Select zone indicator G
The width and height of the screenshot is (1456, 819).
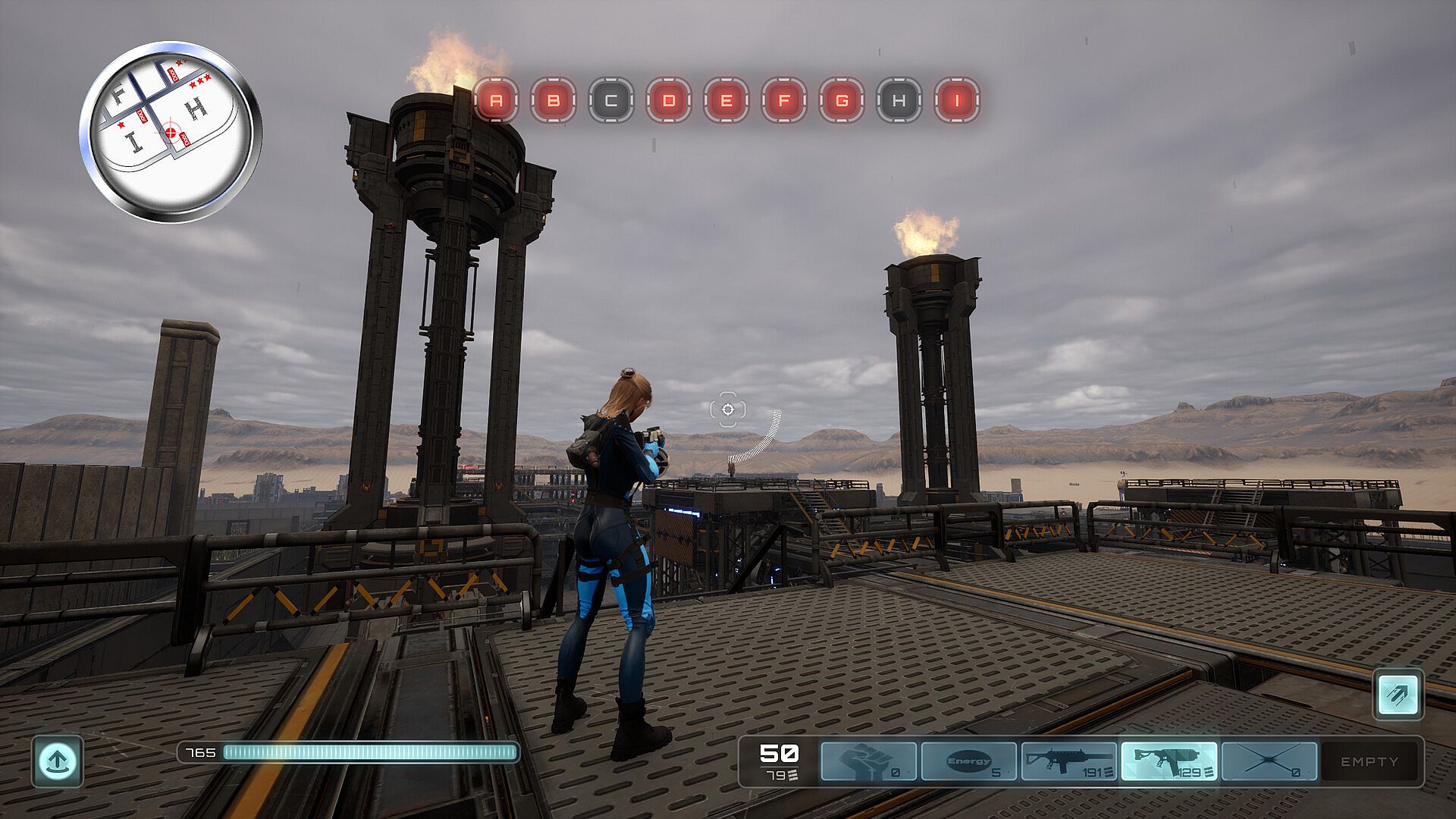(842, 100)
